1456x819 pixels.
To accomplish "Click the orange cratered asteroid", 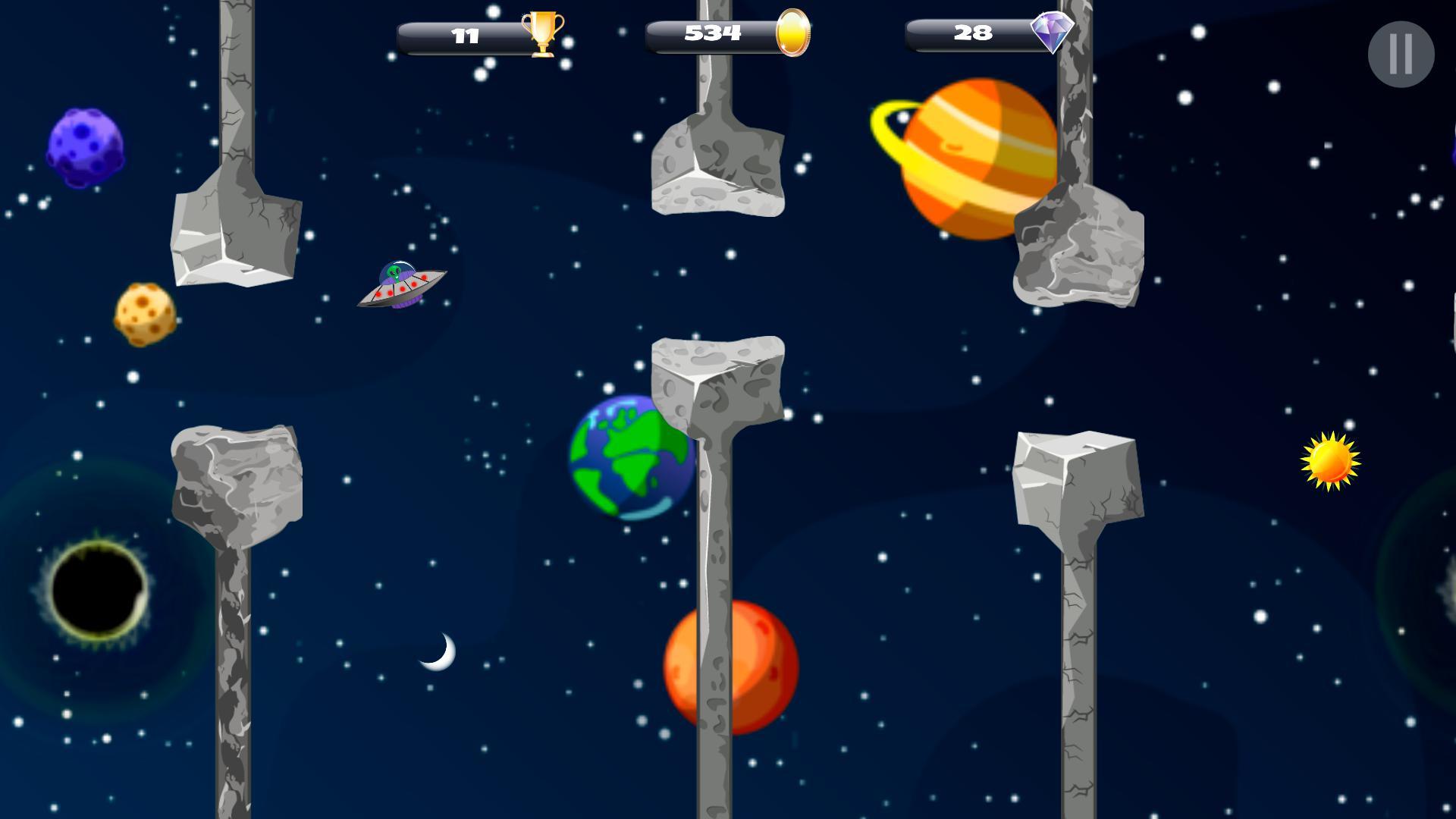I will pyautogui.click(x=144, y=315).
